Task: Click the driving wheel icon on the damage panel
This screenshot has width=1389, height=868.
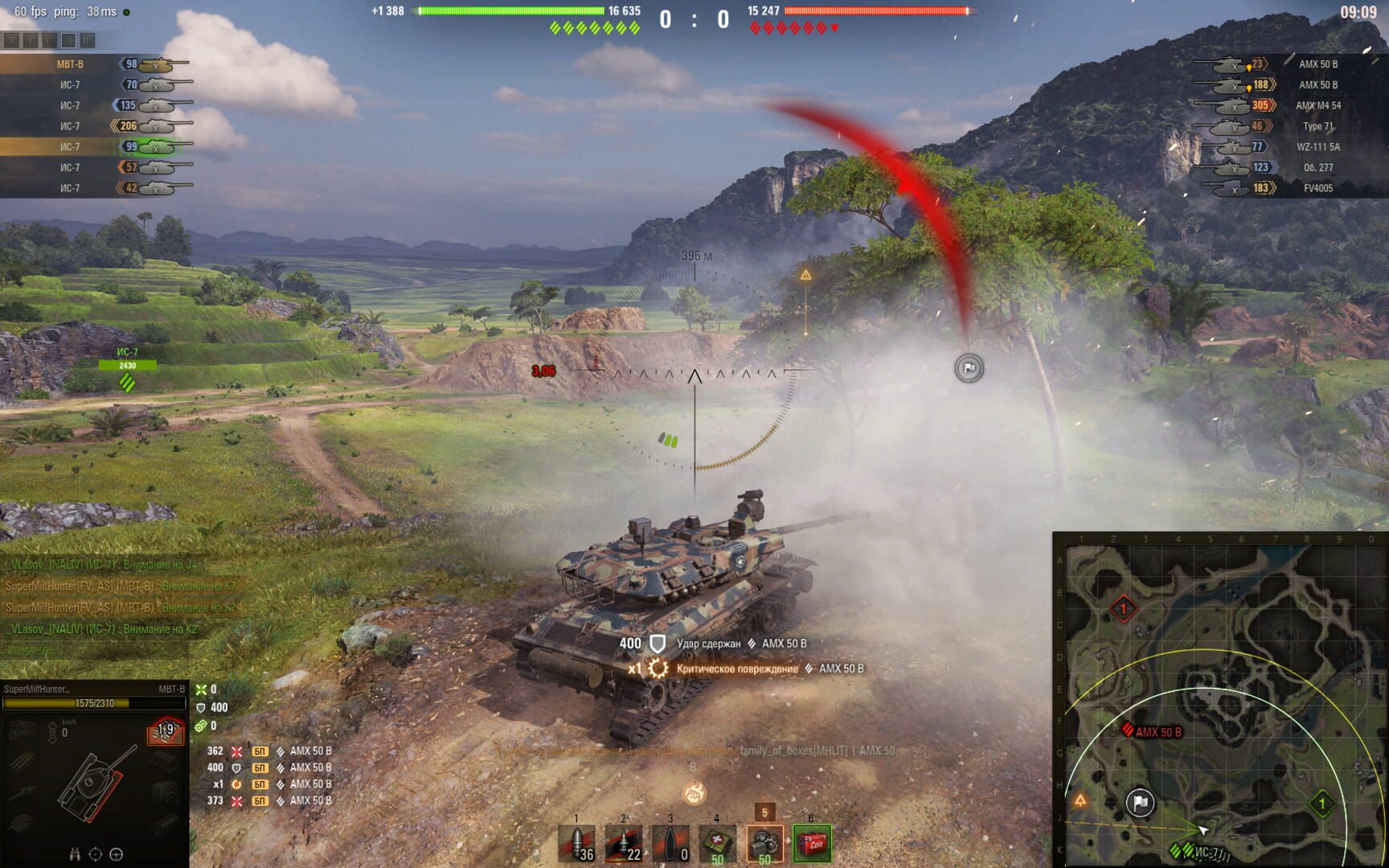Action: (x=115, y=854)
